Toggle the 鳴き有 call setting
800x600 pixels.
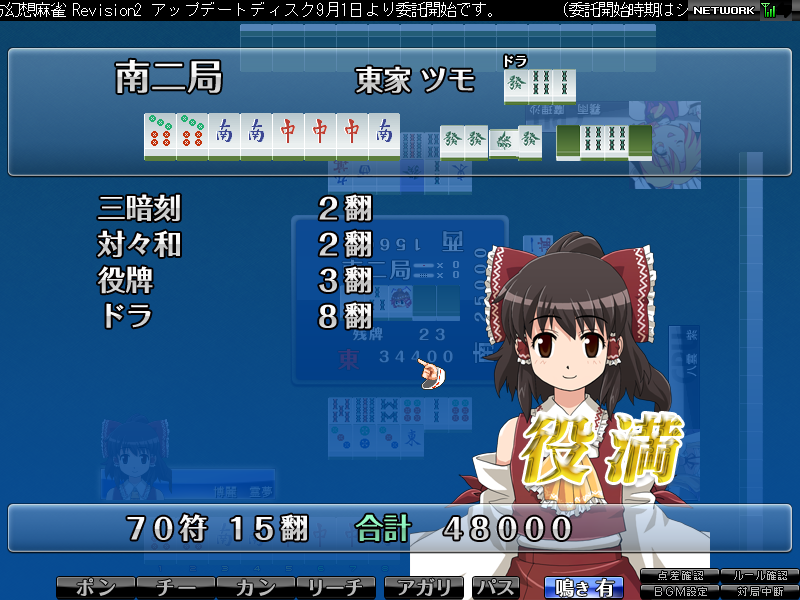click(583, 588)
